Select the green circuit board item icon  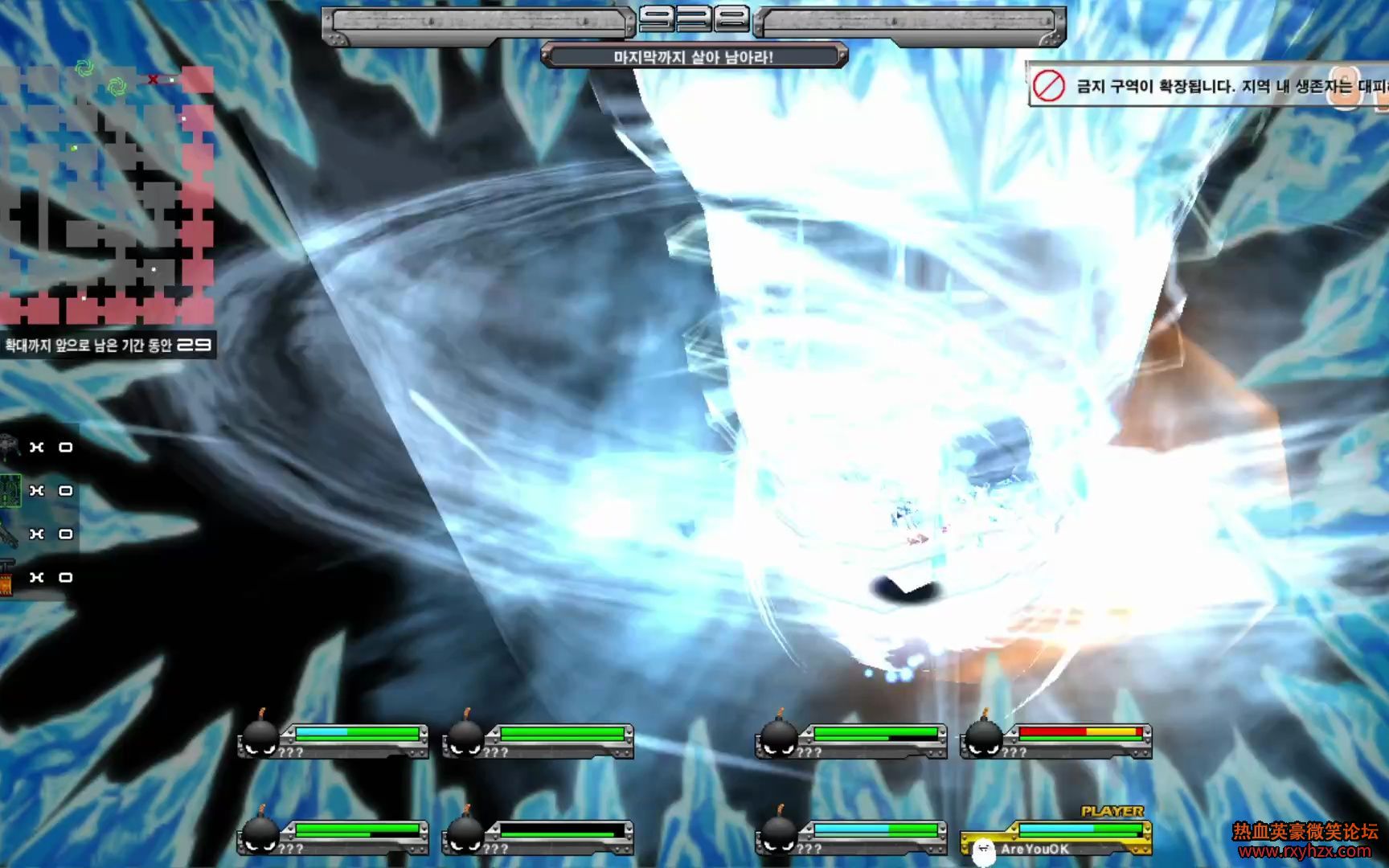[10, 490]
